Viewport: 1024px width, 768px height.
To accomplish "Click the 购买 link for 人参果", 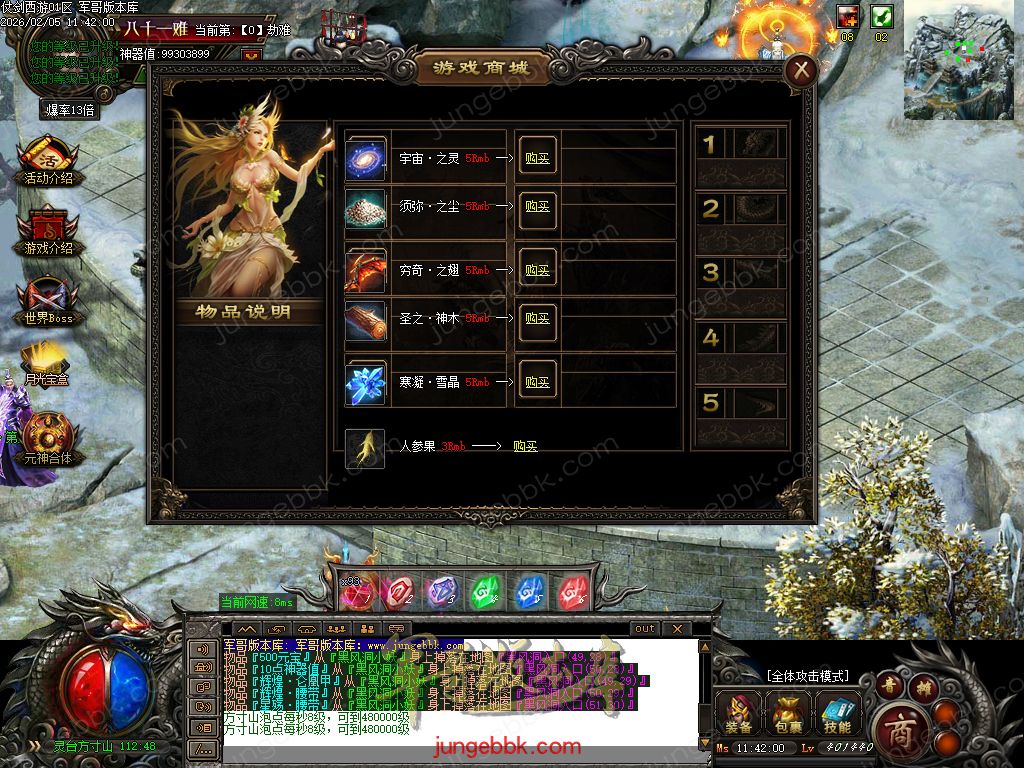I will coord(525,446).
